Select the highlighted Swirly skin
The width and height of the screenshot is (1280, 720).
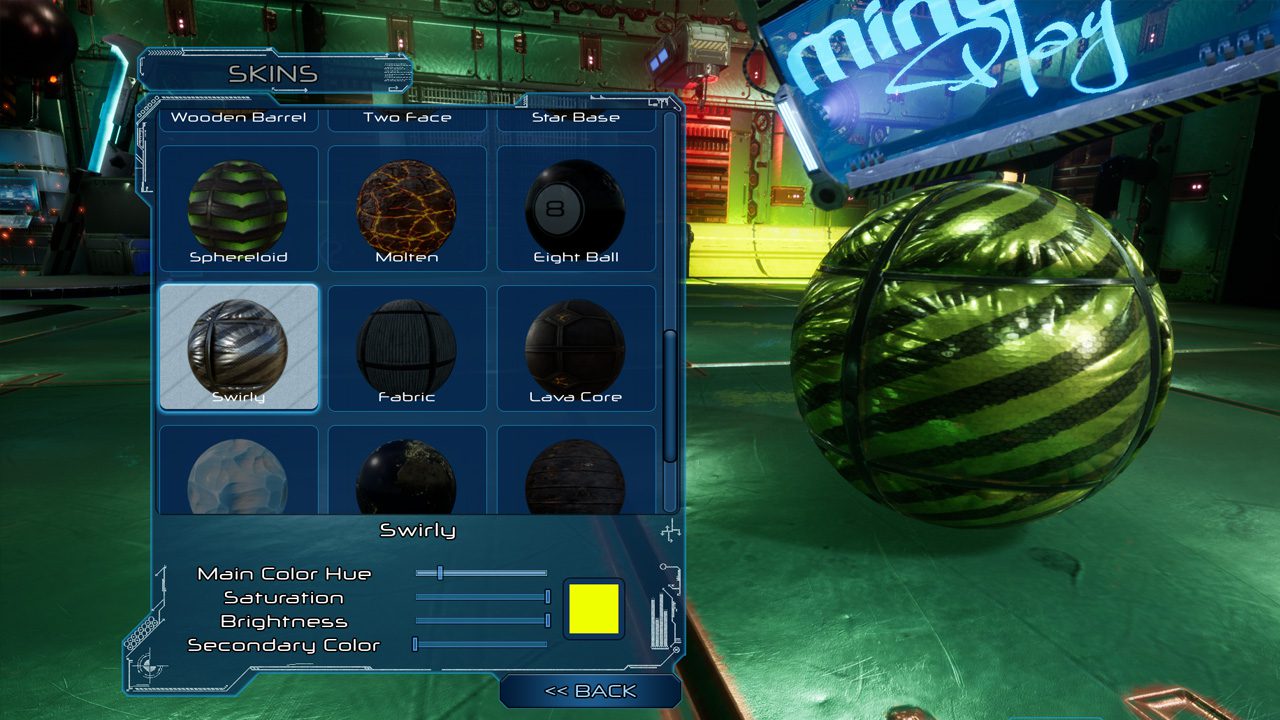tap(238, 348)
